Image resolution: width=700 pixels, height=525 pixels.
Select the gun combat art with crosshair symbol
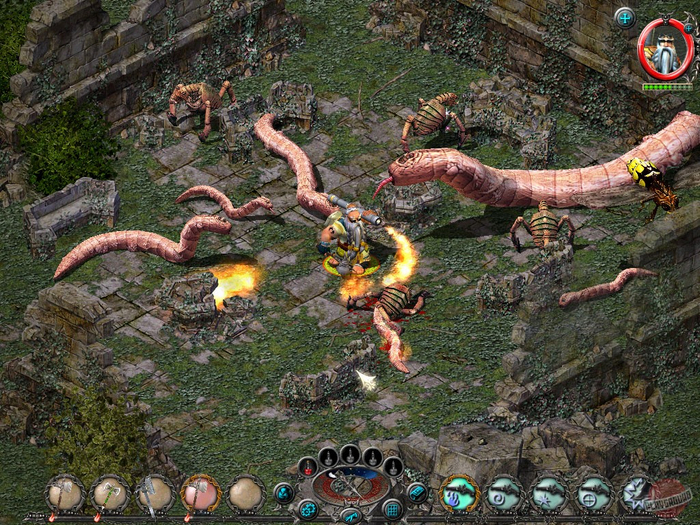[594, 493]
